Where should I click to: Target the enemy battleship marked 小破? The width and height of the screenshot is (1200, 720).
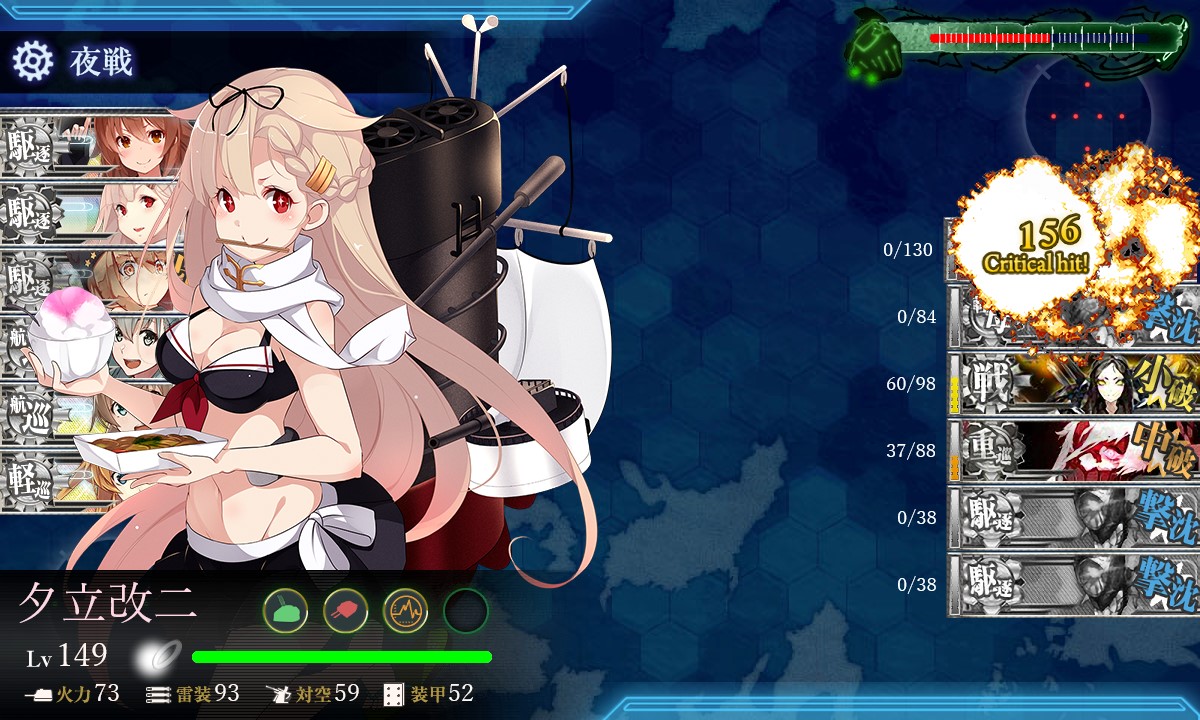pos(1072,384)
